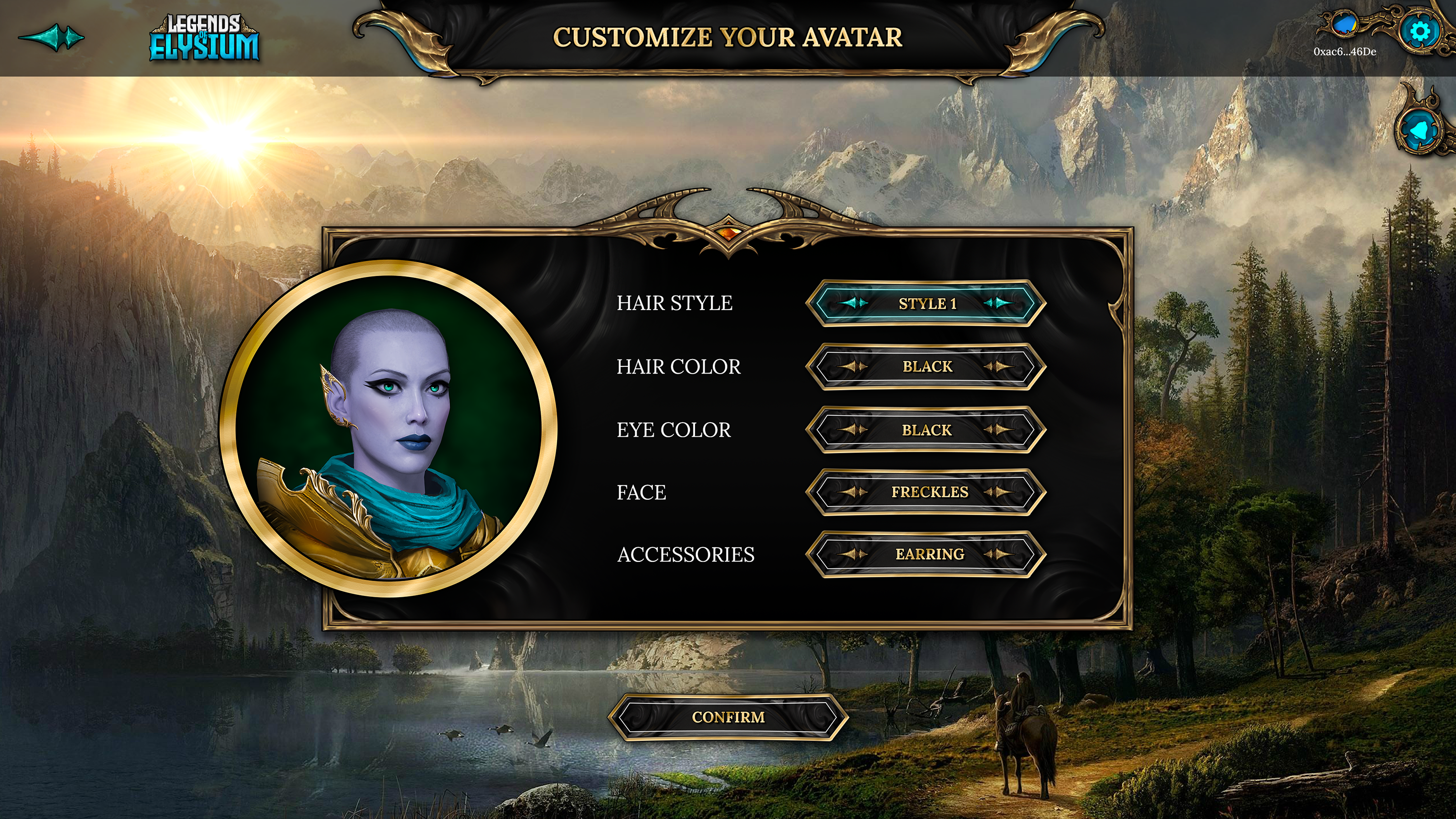Viewport: 1456px width, 819px height.
Task: Click the teal back arrow
Action: [x=52, y=38]
